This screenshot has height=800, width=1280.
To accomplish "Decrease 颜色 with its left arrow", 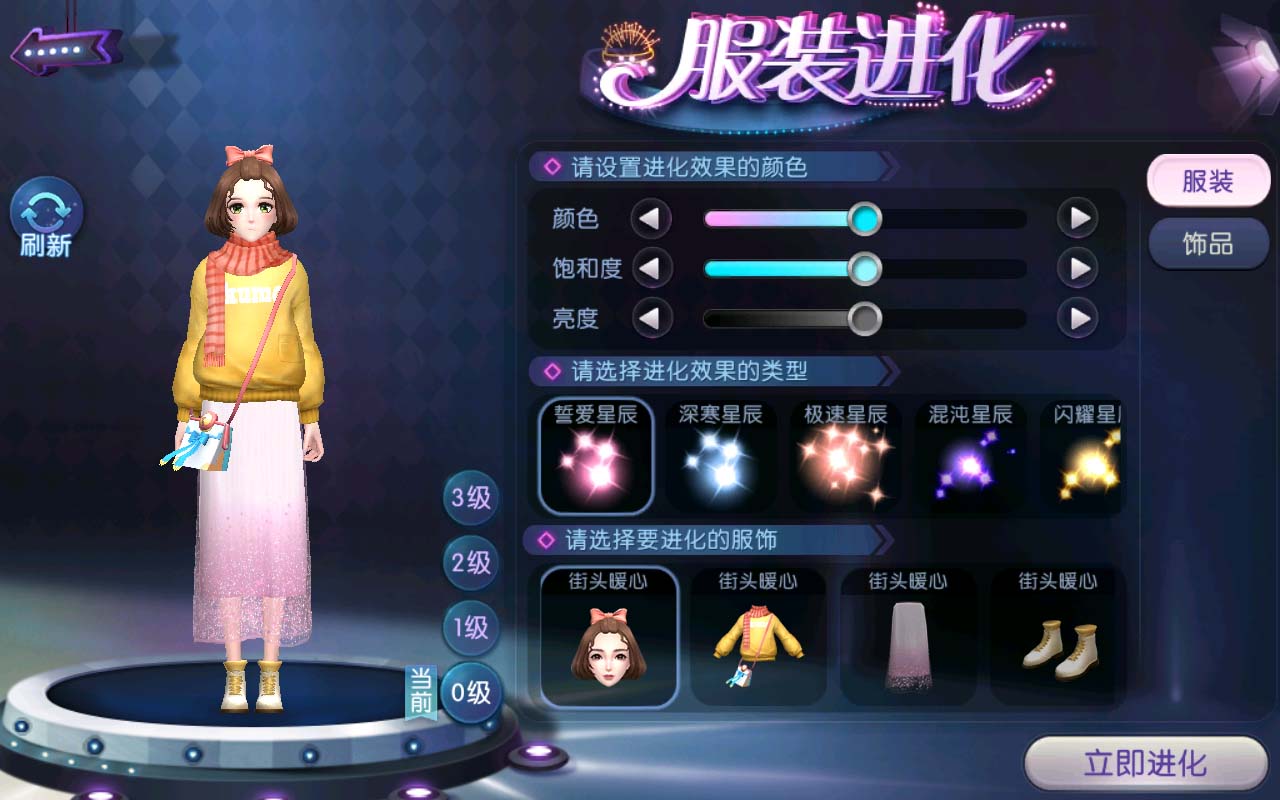I will coord(651,218).
